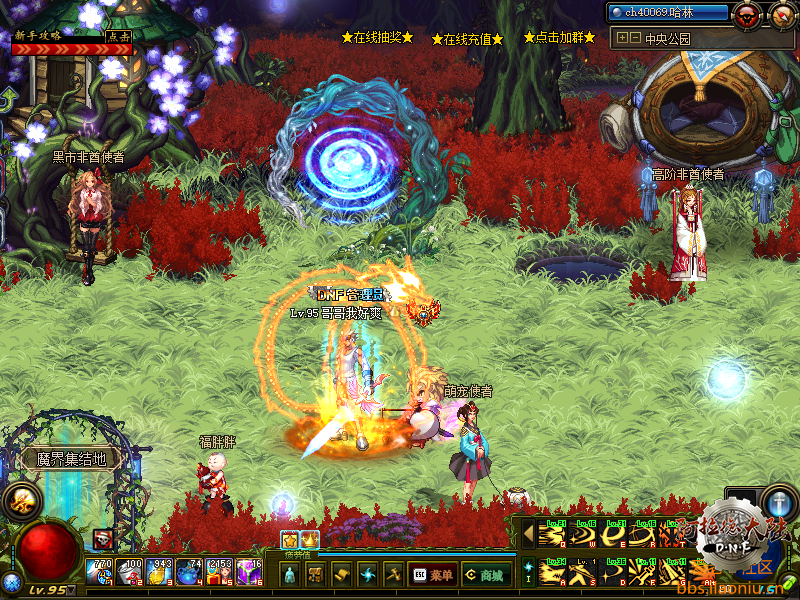Collapse the skill bar with the left arrow
800x600 pixels.
529,534
